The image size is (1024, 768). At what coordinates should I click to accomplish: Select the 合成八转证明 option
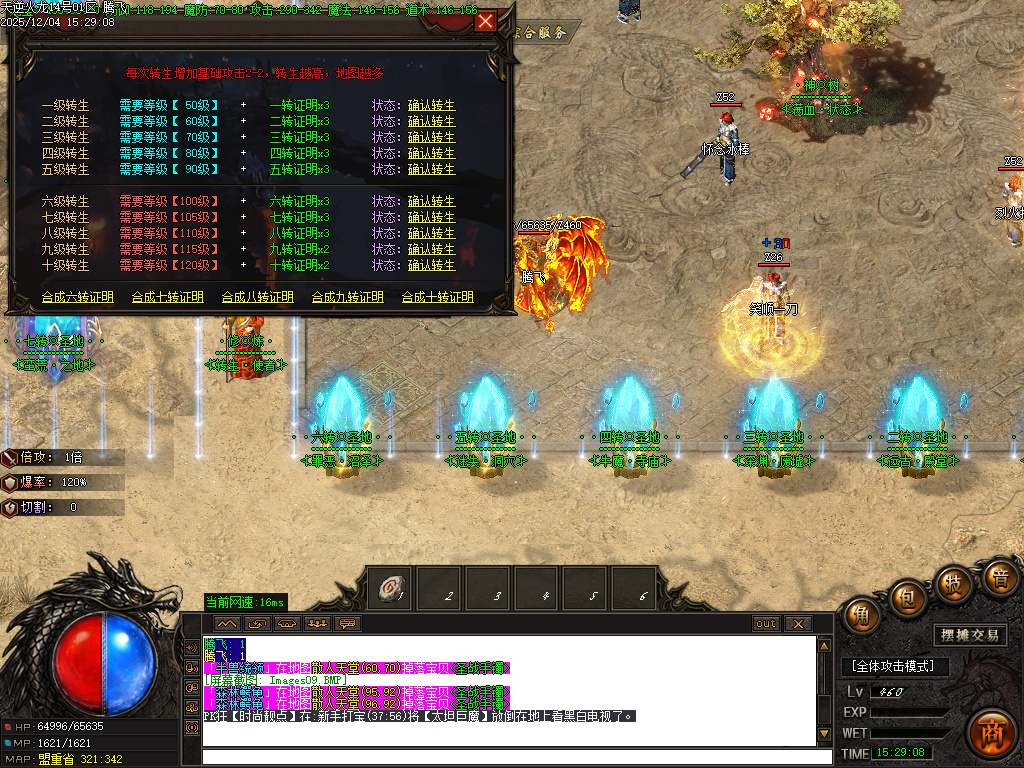tap(258, 298)
